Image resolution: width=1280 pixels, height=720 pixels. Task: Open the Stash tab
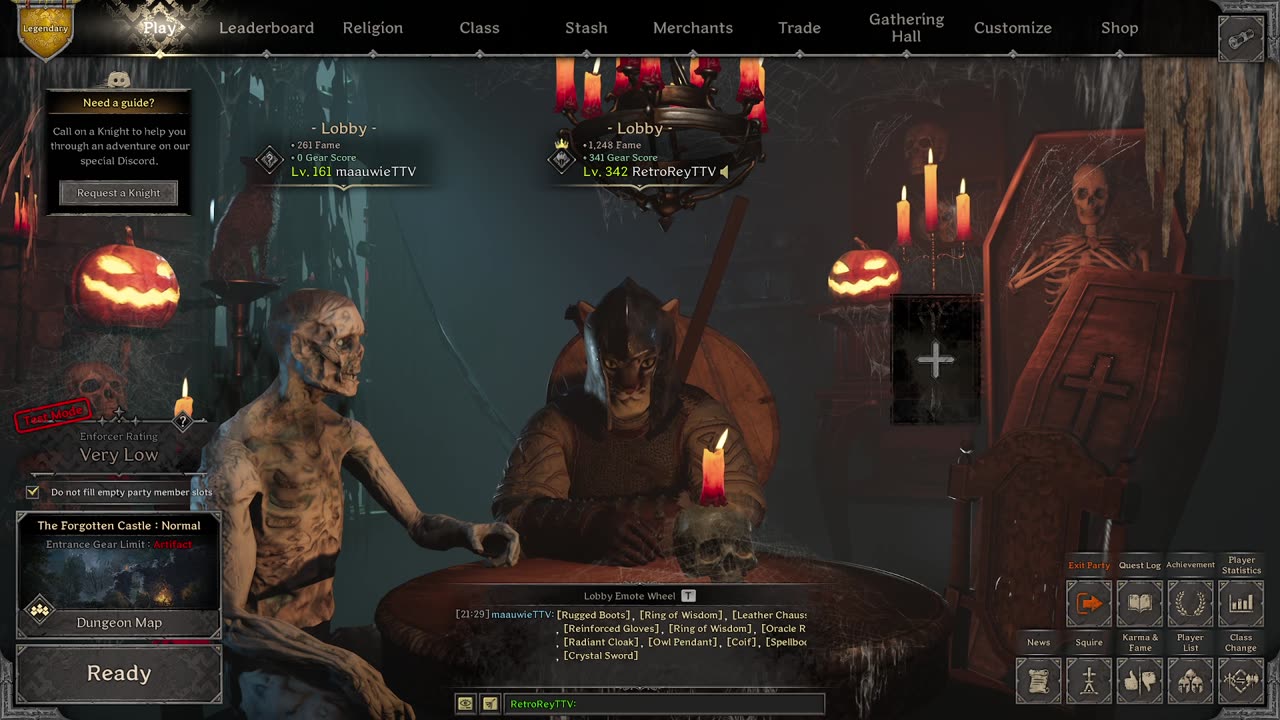point(586,28)
